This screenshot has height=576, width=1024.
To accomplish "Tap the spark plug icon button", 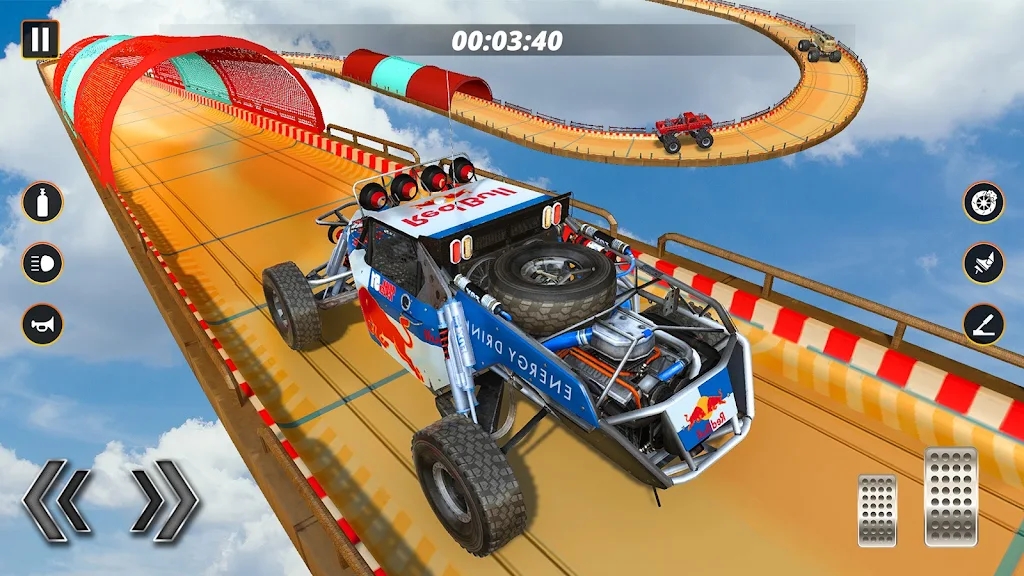I will [x=984, y=263].
